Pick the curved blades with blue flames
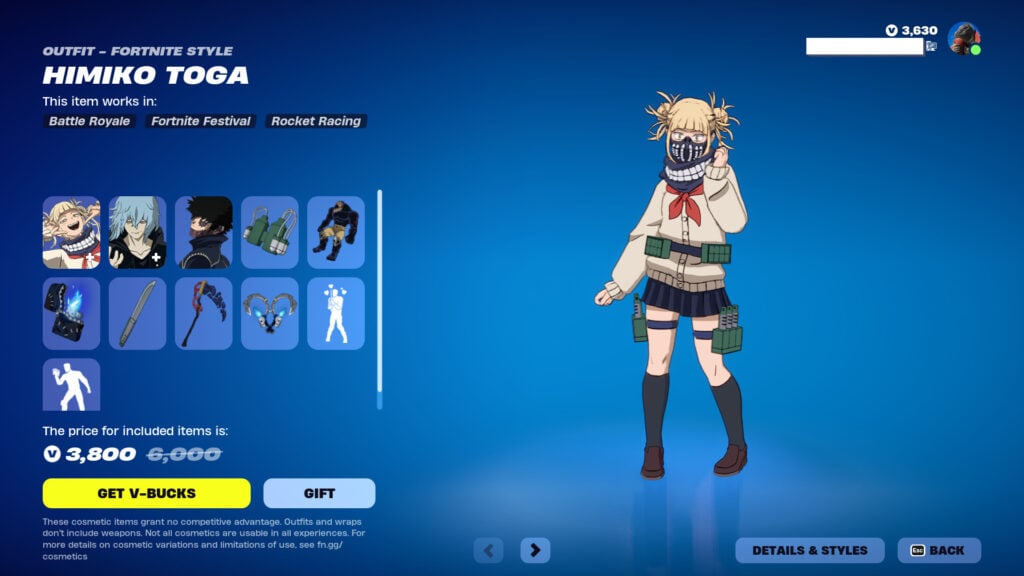Viewport: 1024px width, 576px height. click(x=270, y=313)
